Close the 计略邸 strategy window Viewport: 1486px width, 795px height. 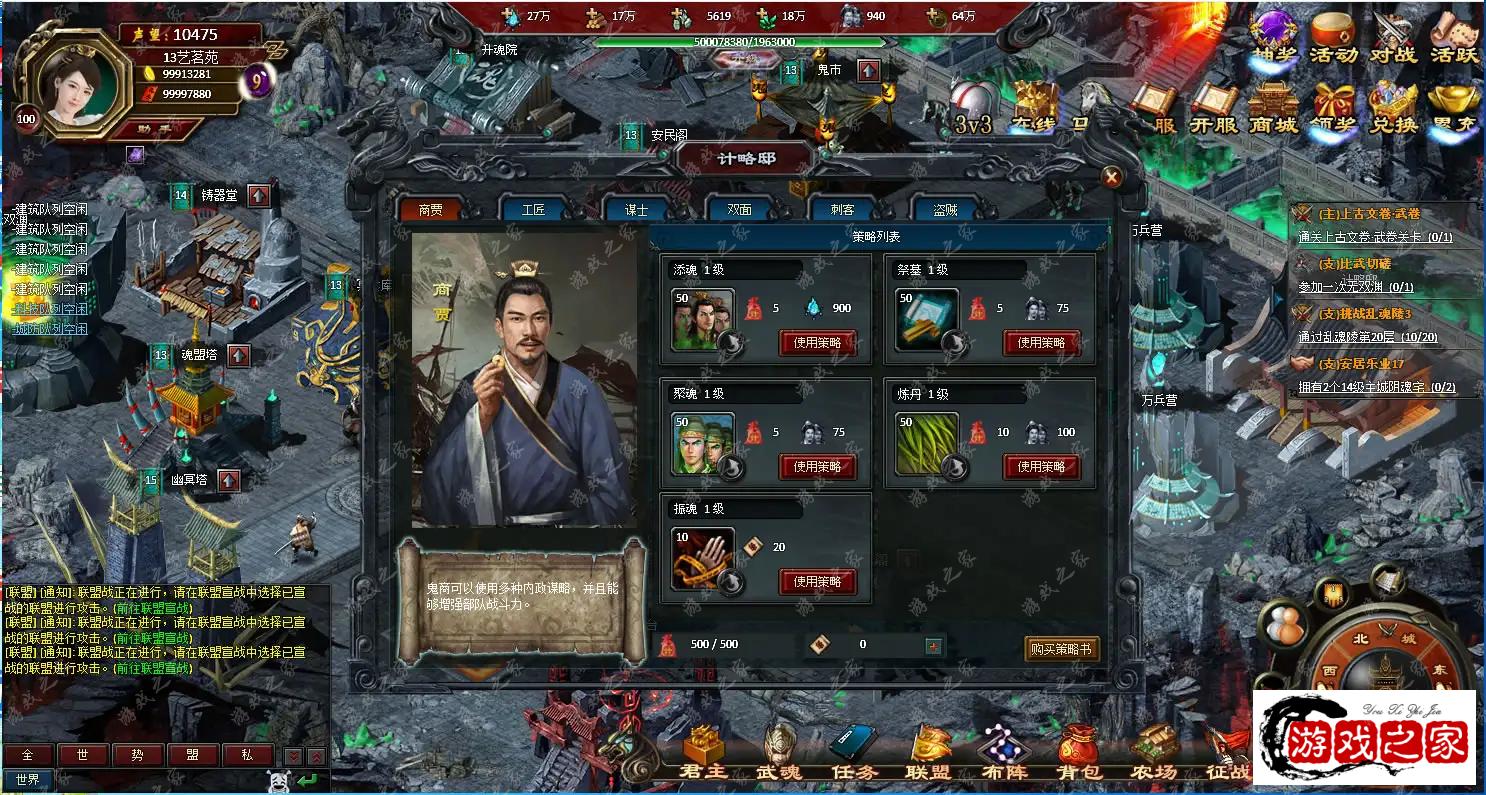point(1110,178)
